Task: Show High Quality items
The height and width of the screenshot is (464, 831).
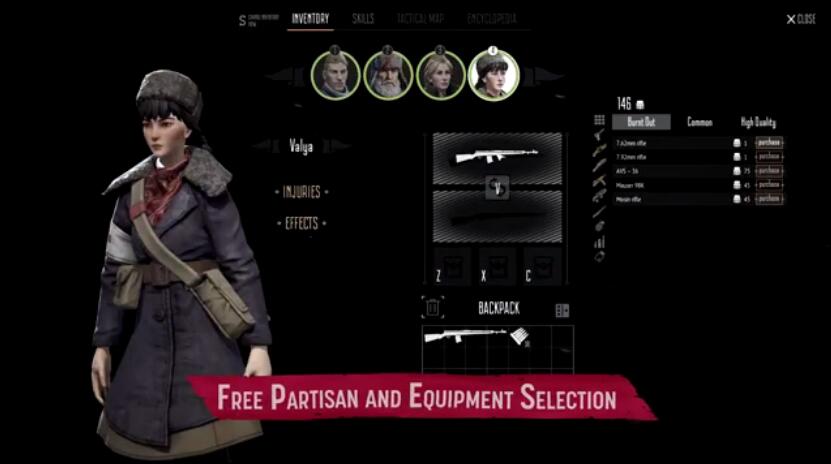Action: (x=758, y=122)
